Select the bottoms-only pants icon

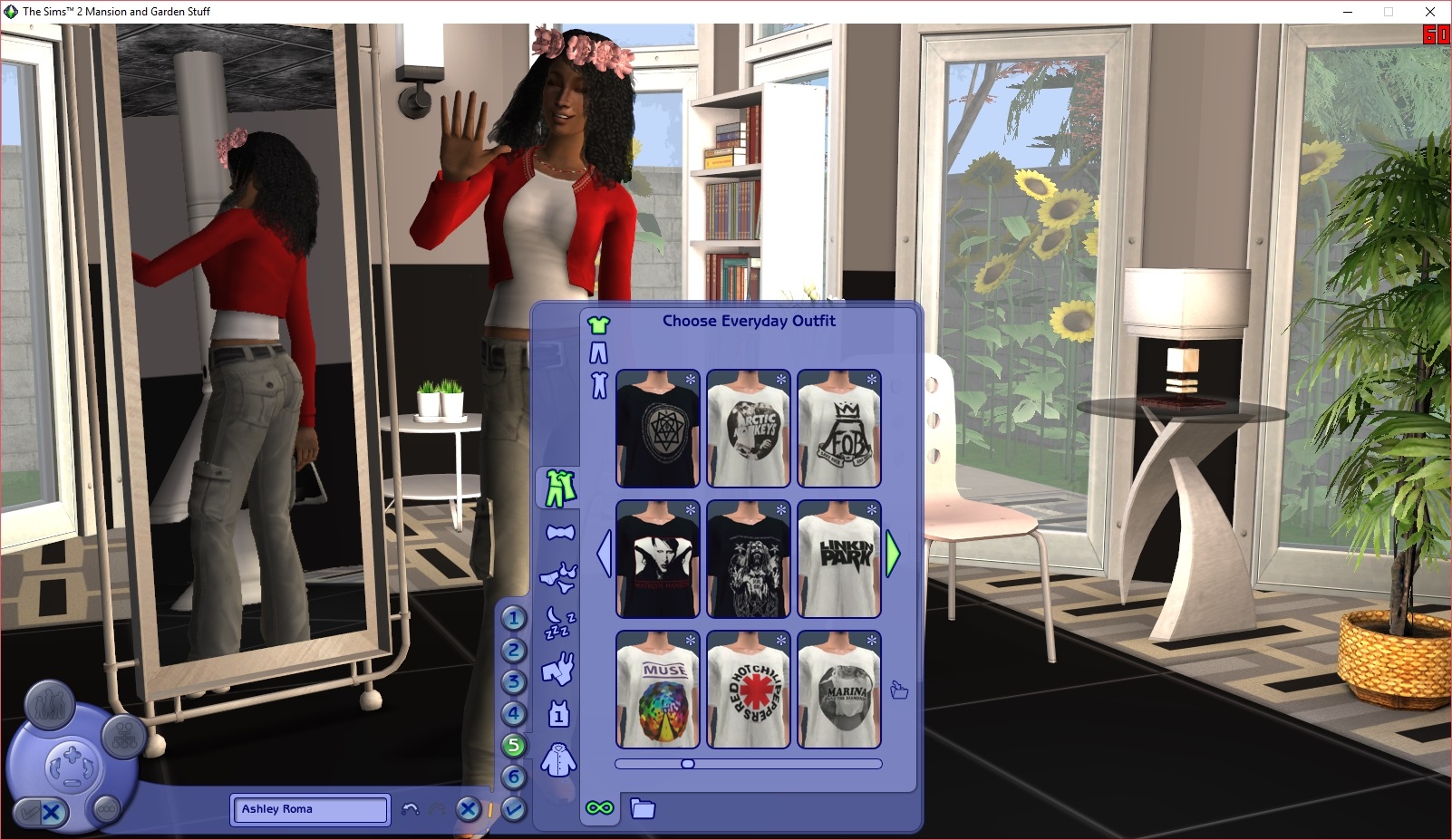599,351
